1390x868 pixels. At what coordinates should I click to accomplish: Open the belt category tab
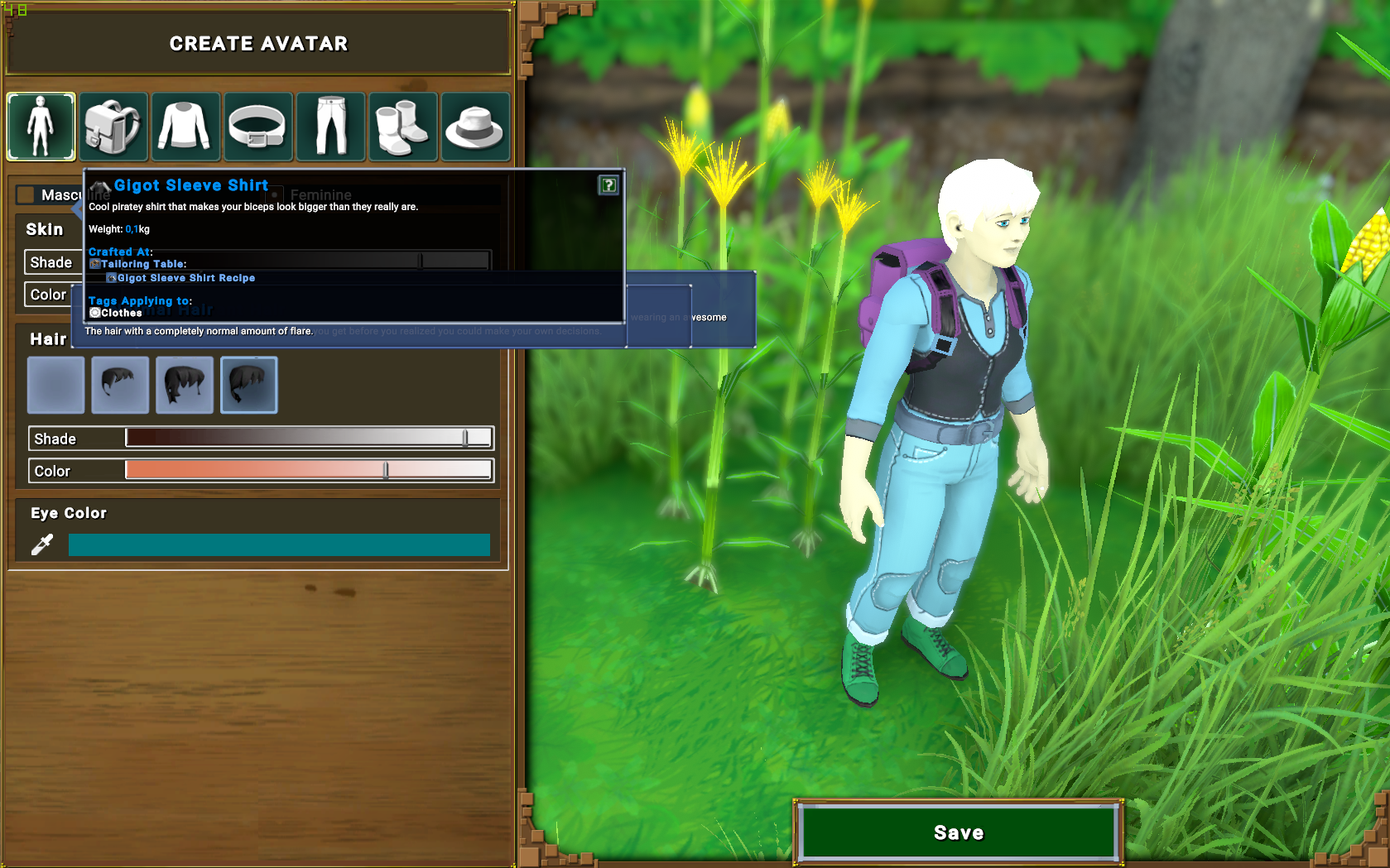click(x=257, y=127)
